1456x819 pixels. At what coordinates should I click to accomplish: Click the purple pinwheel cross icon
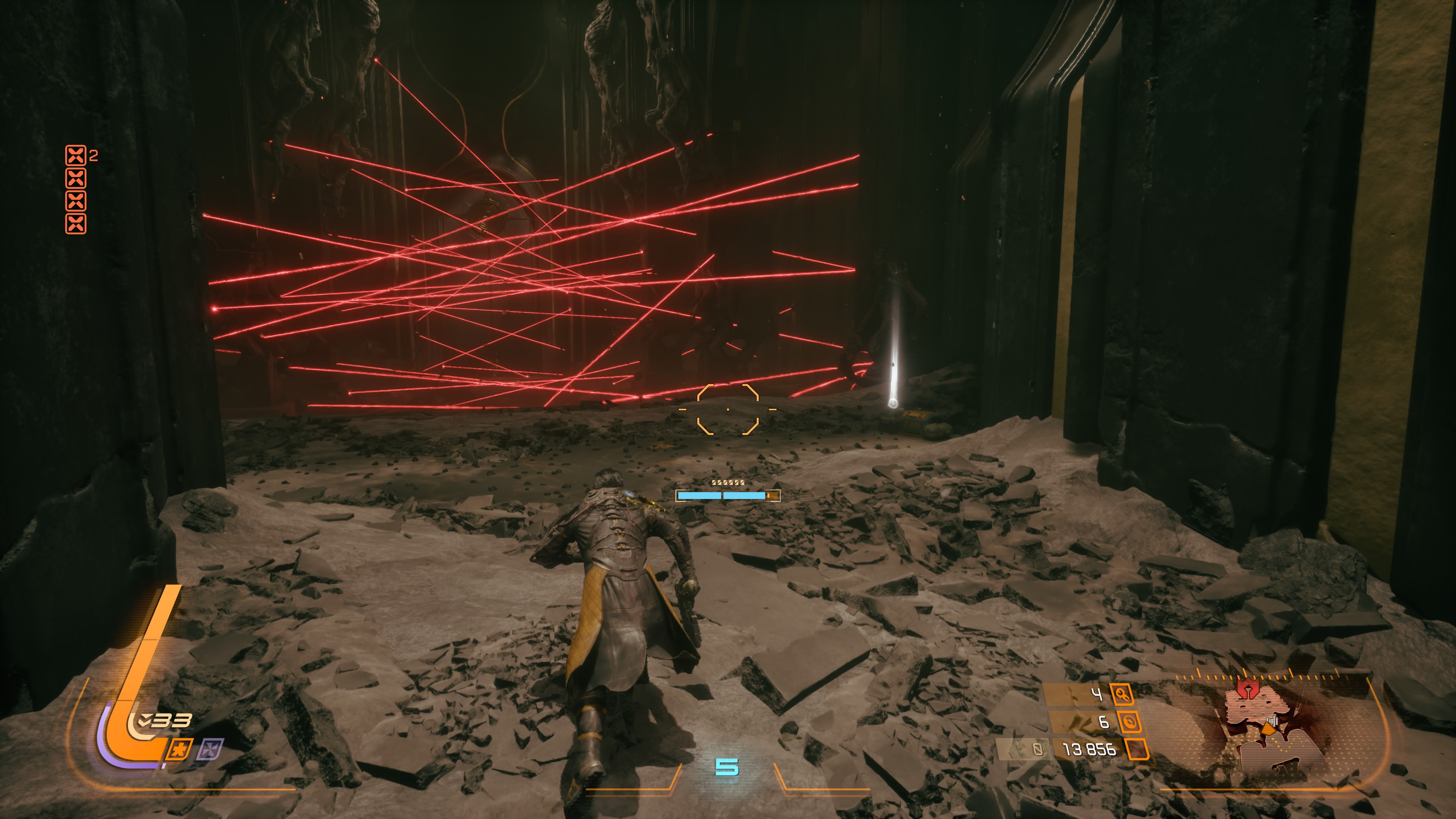pos(210,750)
